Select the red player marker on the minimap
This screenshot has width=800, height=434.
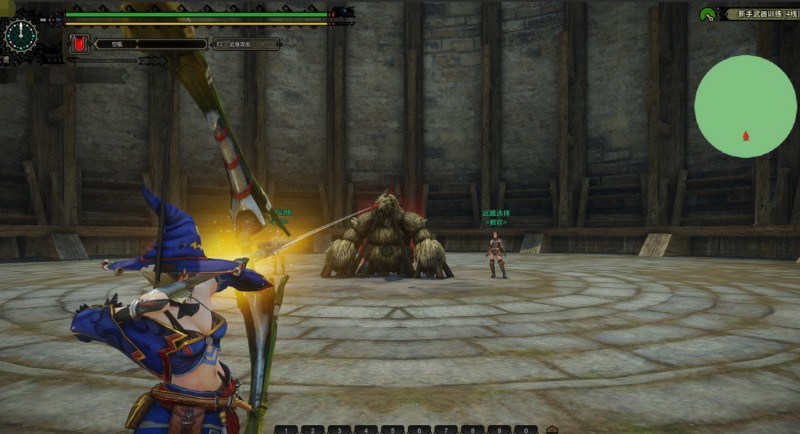[x=745, y=136]
